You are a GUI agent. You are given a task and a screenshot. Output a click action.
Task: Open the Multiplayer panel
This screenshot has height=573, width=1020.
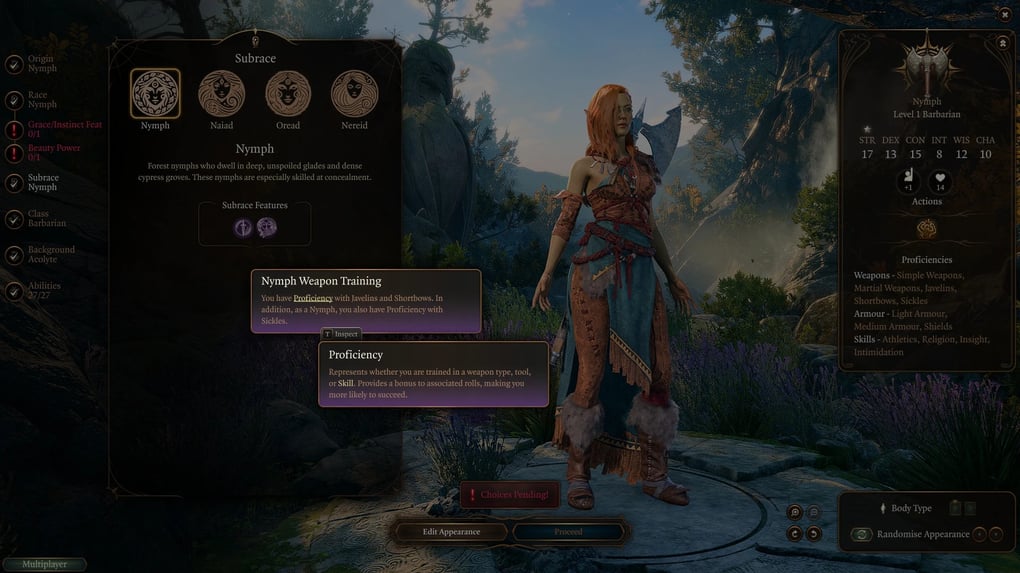pyautogui.click(x=44, y=565)
